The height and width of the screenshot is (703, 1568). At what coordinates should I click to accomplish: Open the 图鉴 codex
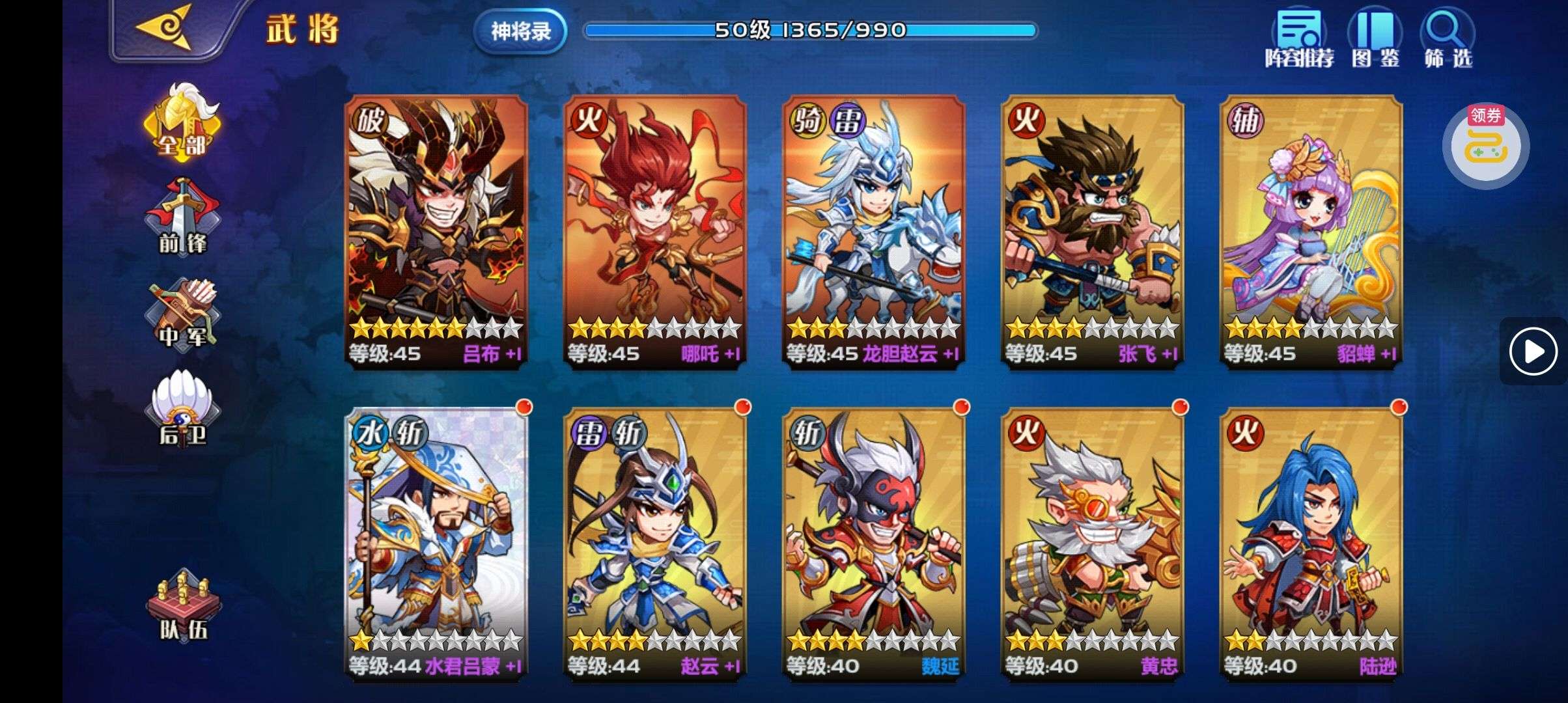1375,38
